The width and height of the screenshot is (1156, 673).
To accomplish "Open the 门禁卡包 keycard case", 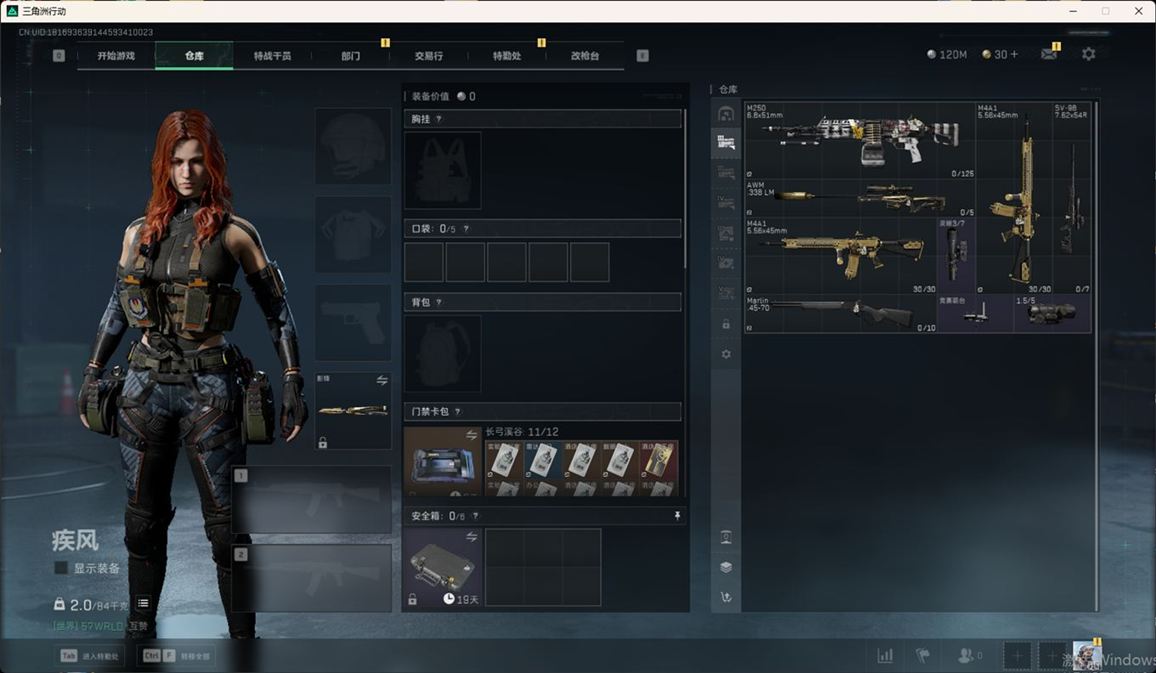I will click(x=442, y=462).
